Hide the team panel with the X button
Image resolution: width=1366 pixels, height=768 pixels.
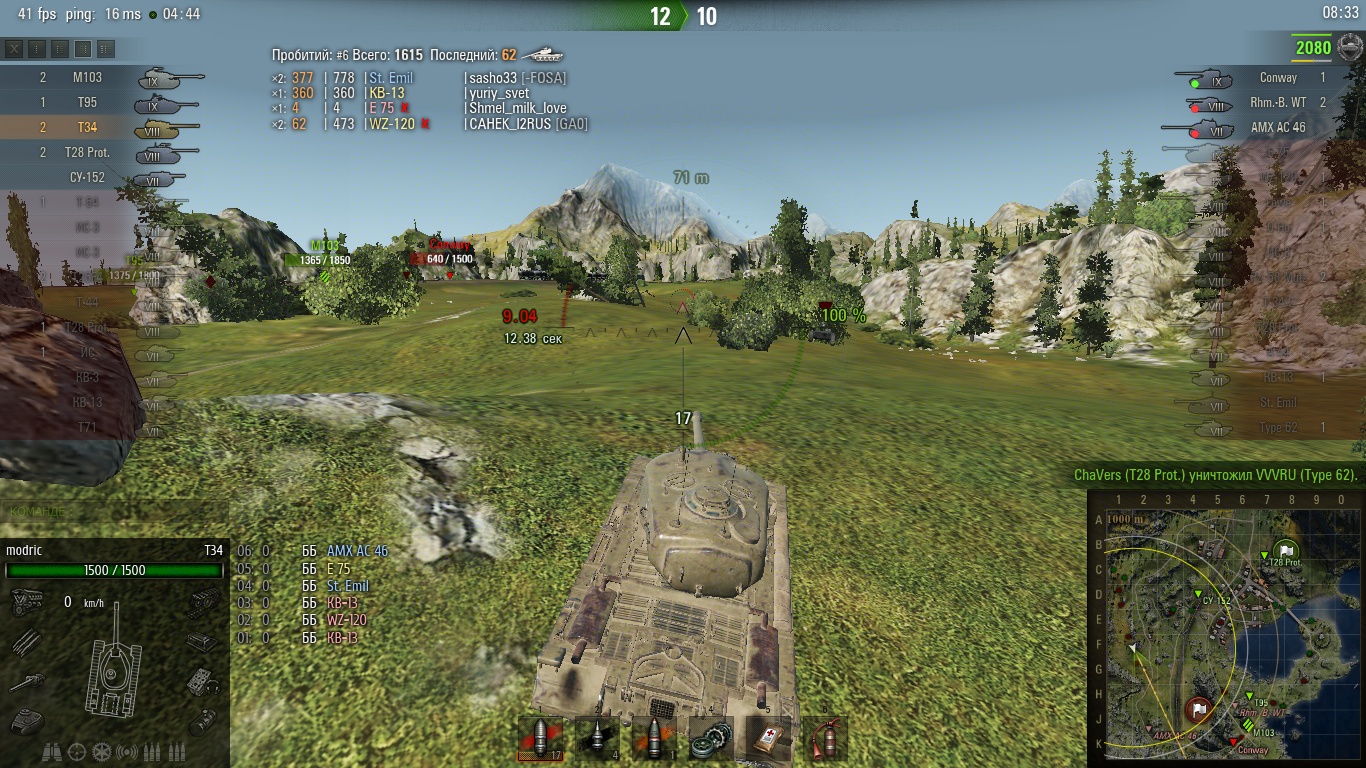coord(14,48)
